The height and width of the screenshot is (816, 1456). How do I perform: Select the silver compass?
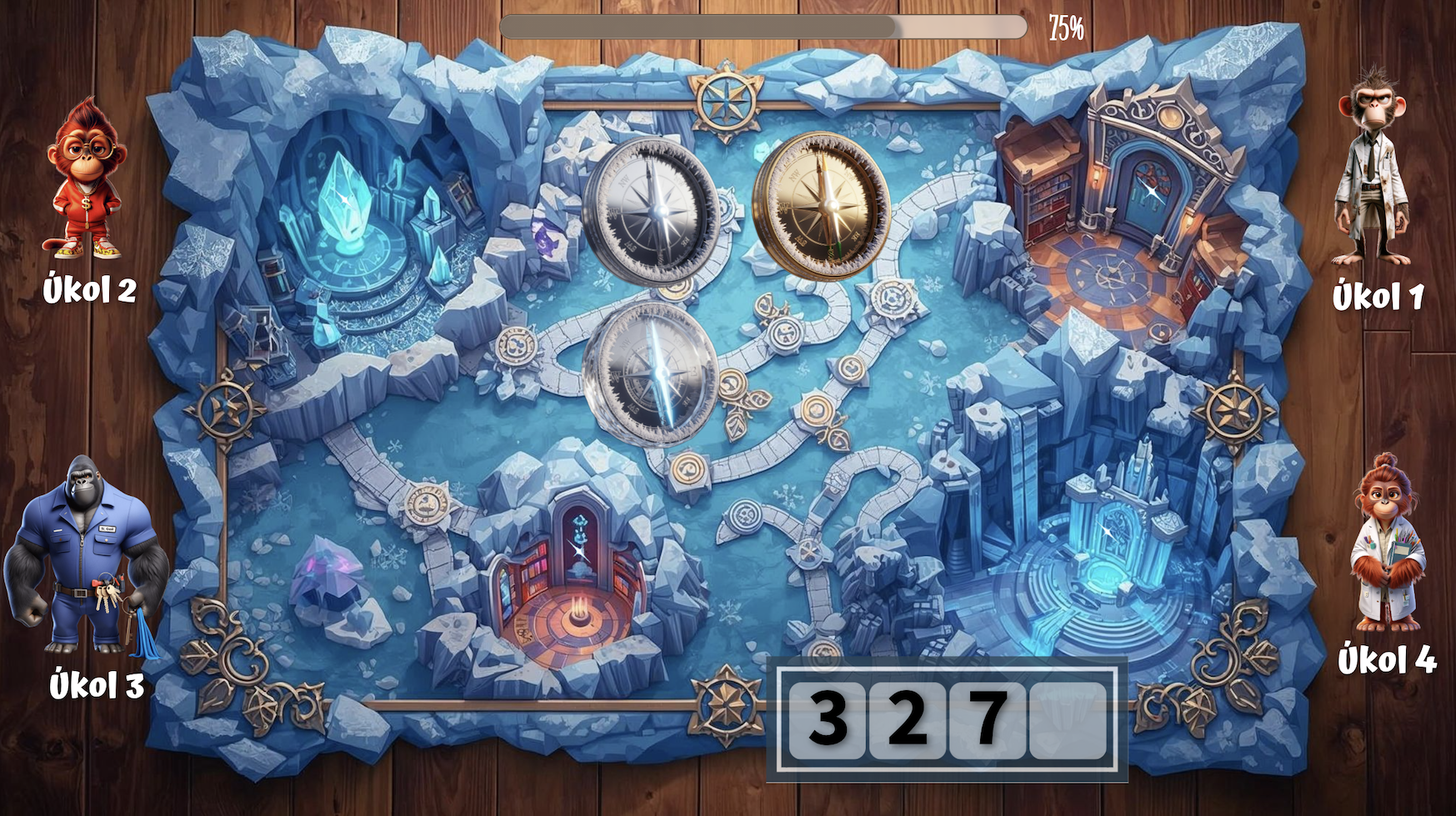(652, 211)
